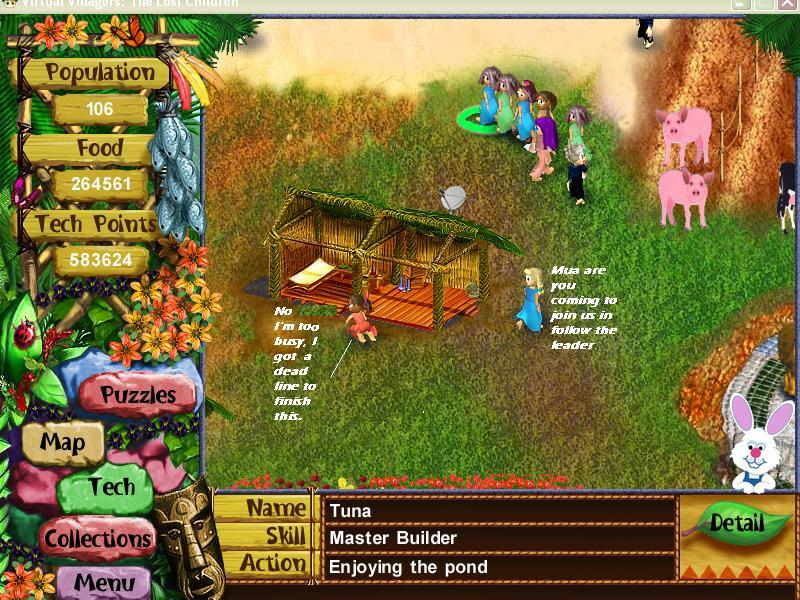Click the white rabbit mascot icon

pos(755,444)
